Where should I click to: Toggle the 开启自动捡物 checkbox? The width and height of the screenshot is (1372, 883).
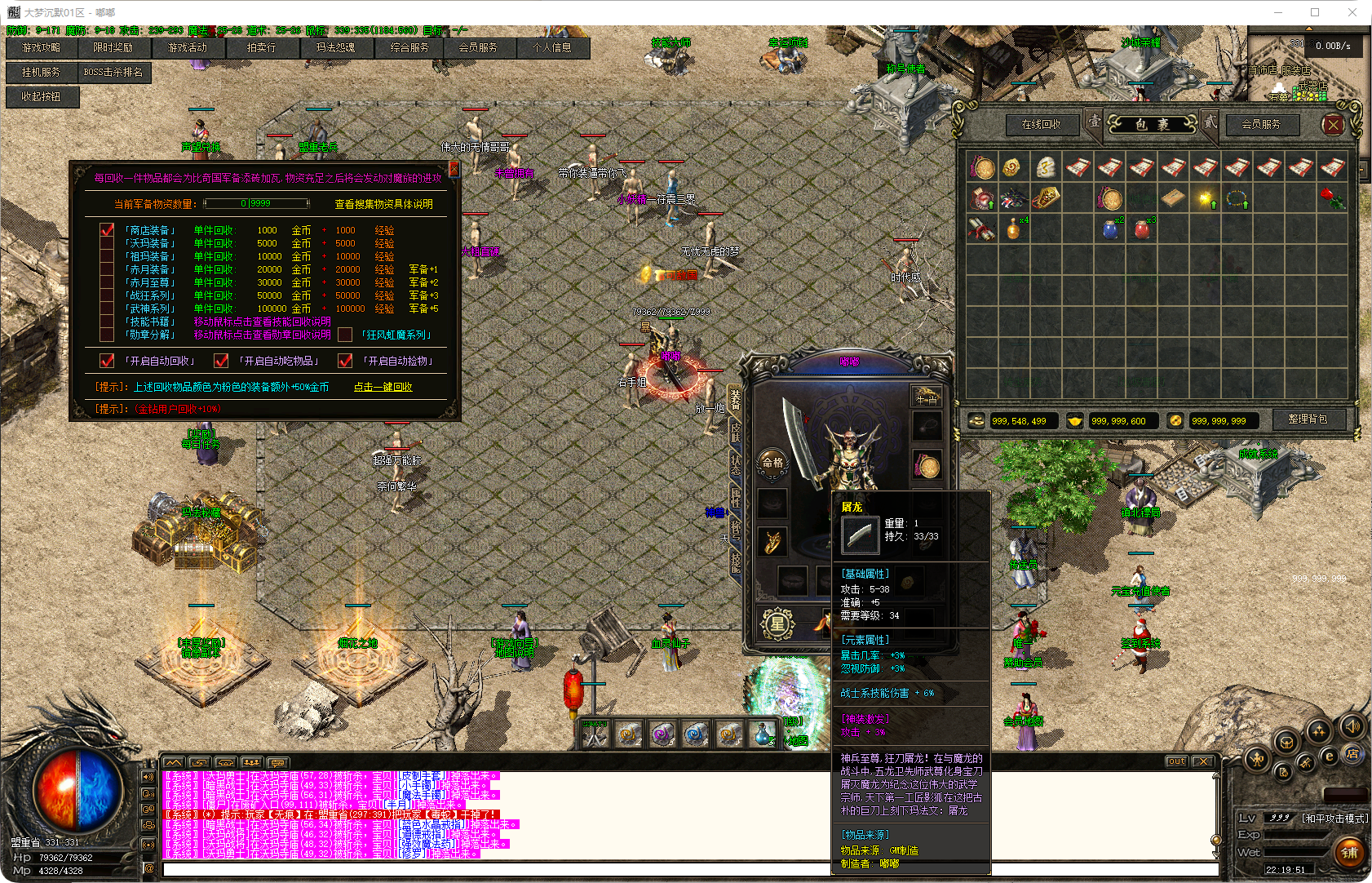point(345,361)
